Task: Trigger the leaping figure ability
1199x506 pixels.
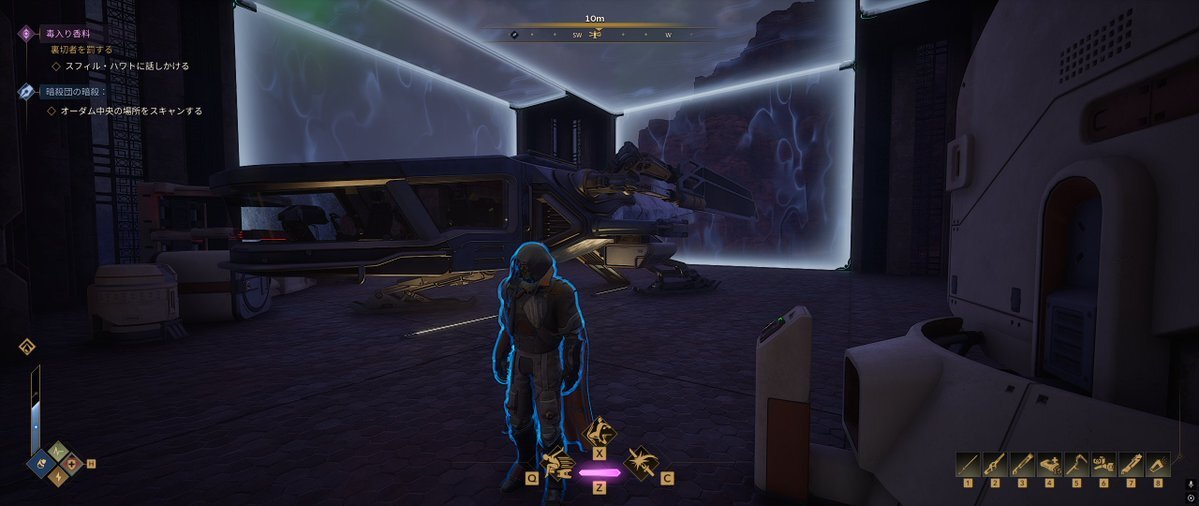Action: tap(600, 433)
